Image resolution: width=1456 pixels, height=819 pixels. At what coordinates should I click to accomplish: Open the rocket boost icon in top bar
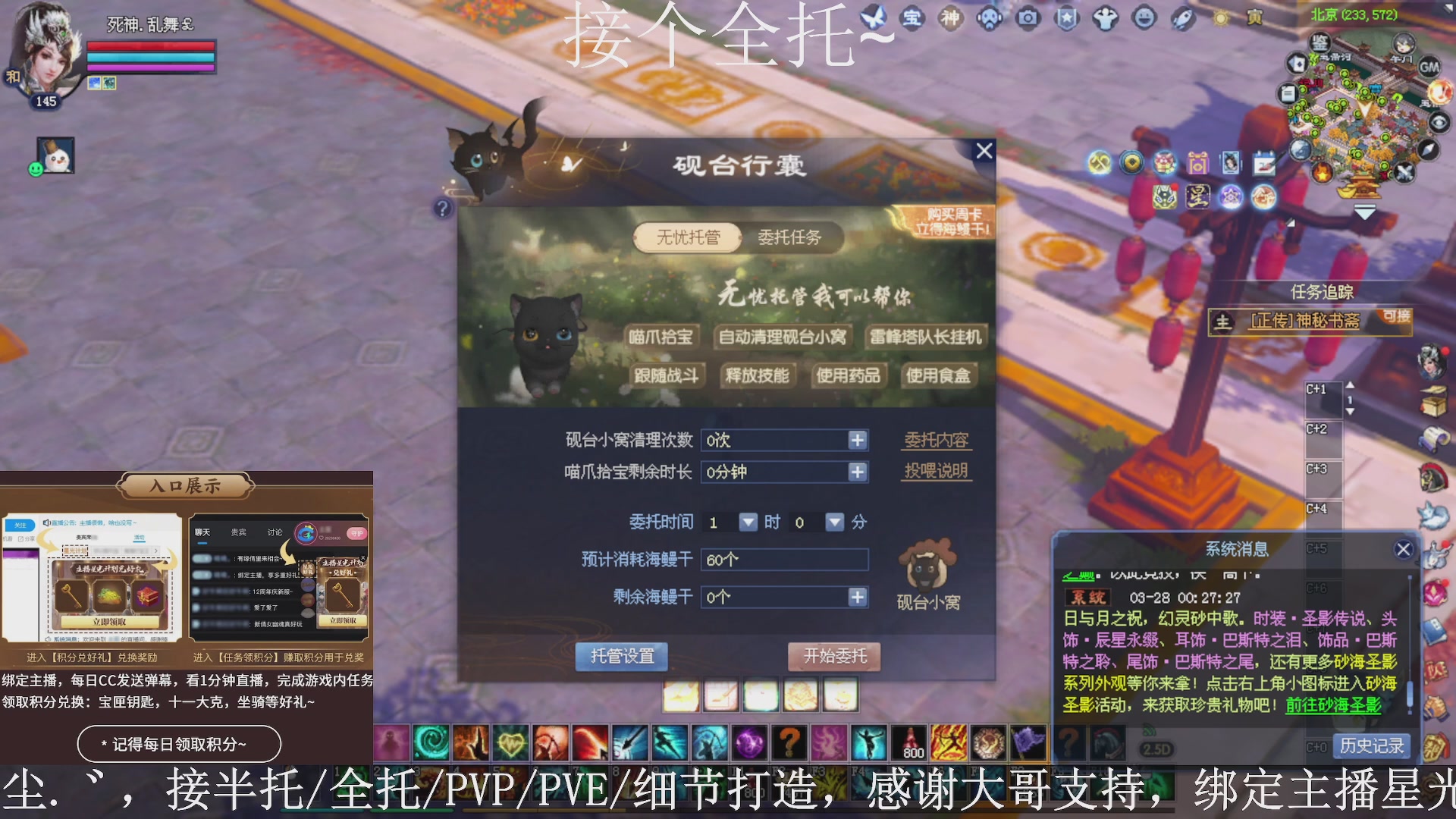pos(1183,17)
